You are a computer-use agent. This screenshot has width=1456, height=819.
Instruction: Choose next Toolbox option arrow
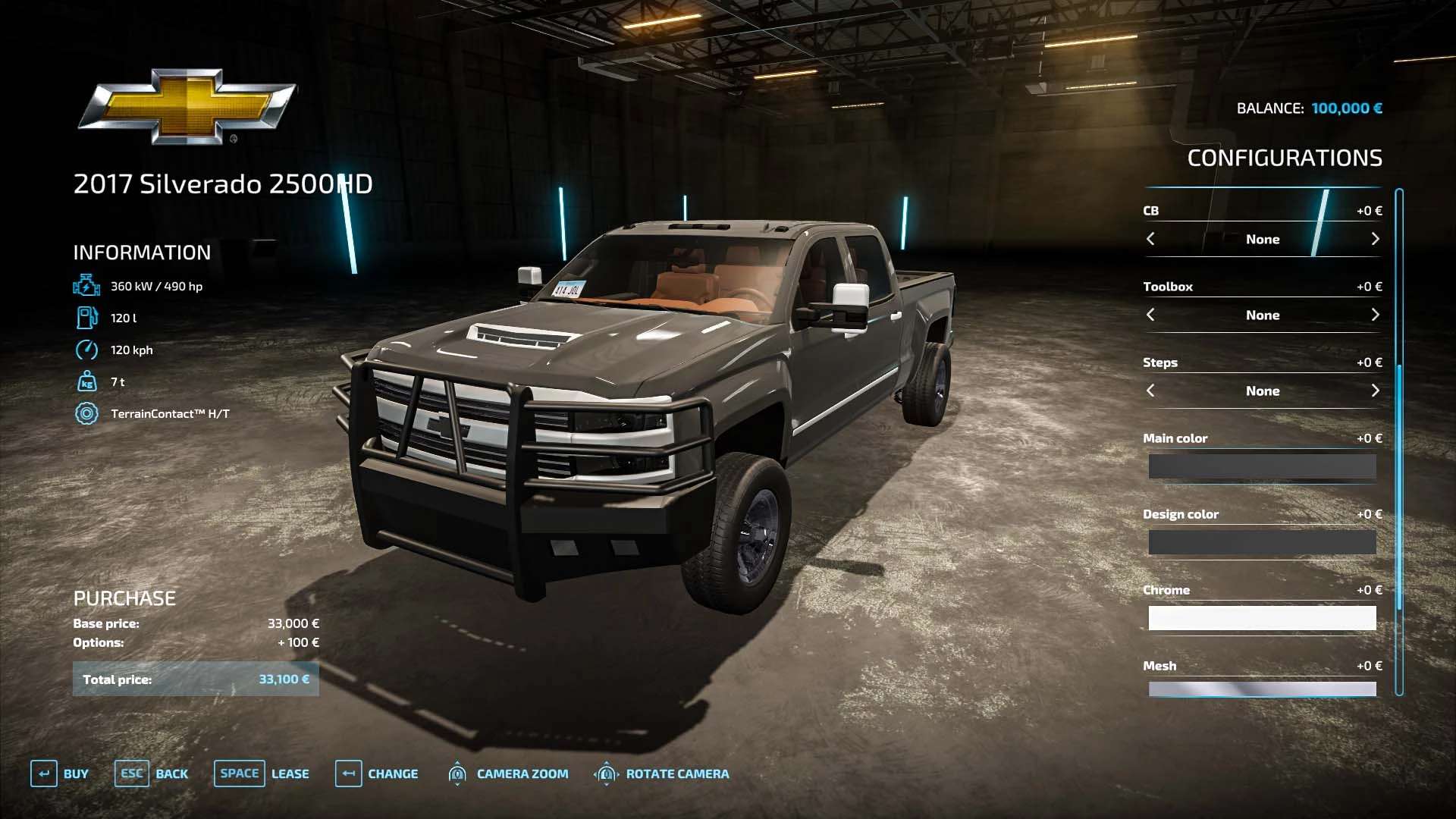(1375, 315)
